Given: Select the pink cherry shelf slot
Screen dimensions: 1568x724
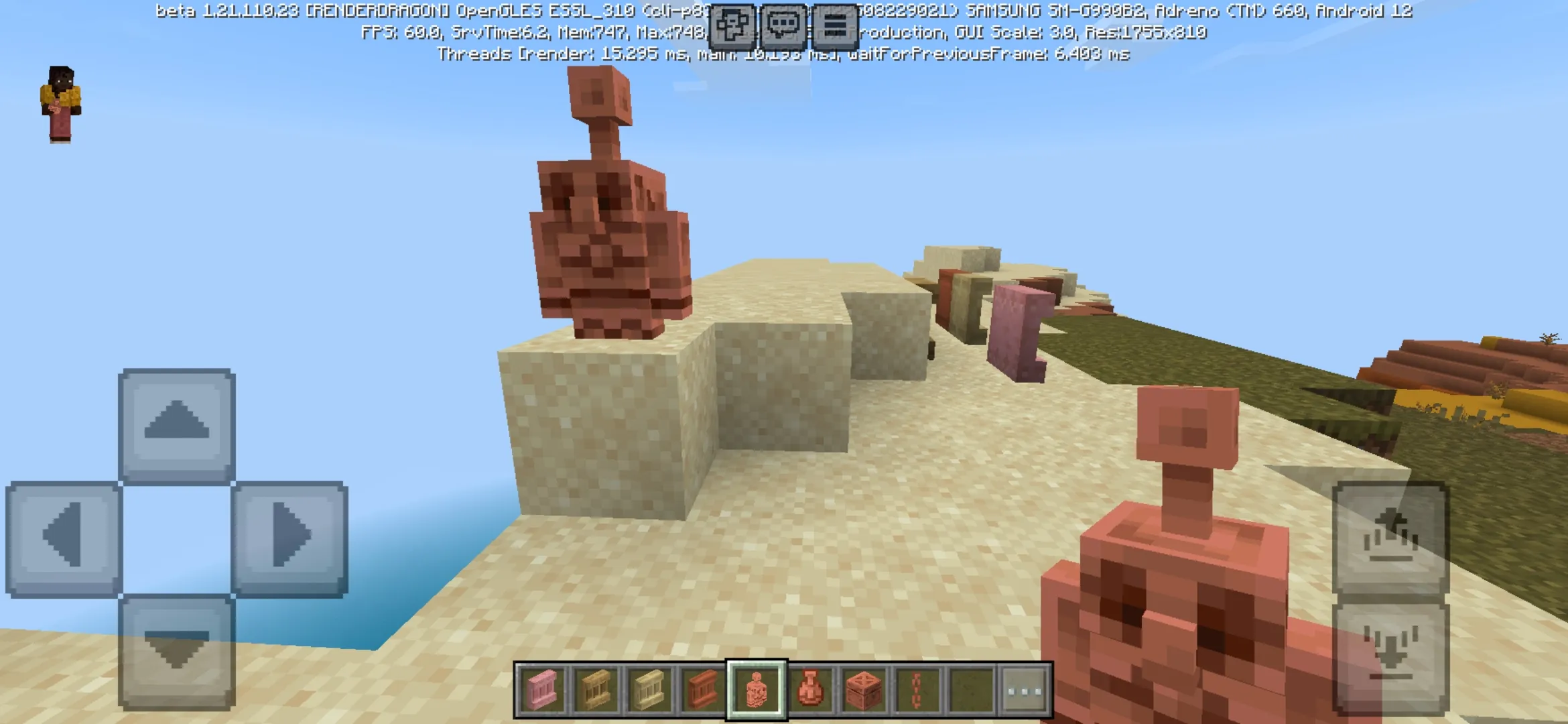Looking at the screenshot, I should click(x=541, y=690).
